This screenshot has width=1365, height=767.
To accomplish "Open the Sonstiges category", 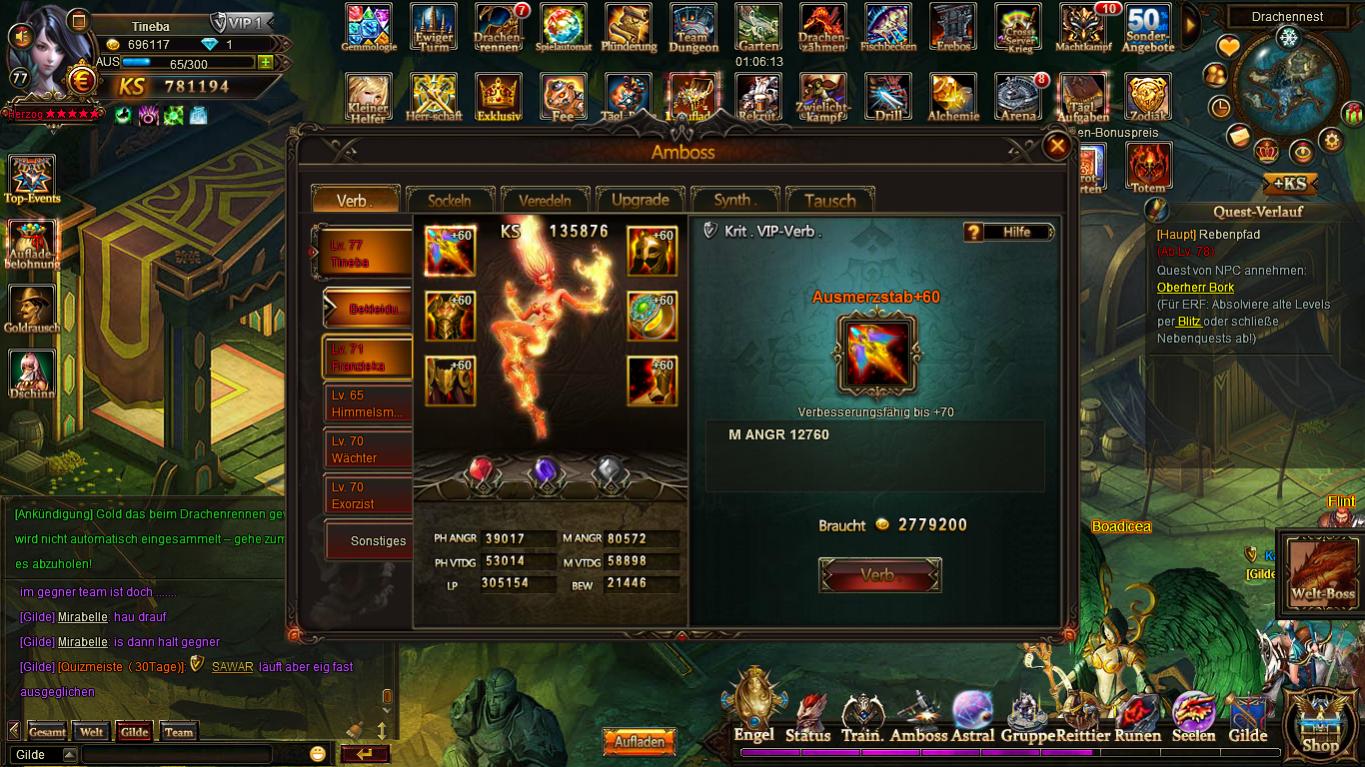I will point(372,541).
